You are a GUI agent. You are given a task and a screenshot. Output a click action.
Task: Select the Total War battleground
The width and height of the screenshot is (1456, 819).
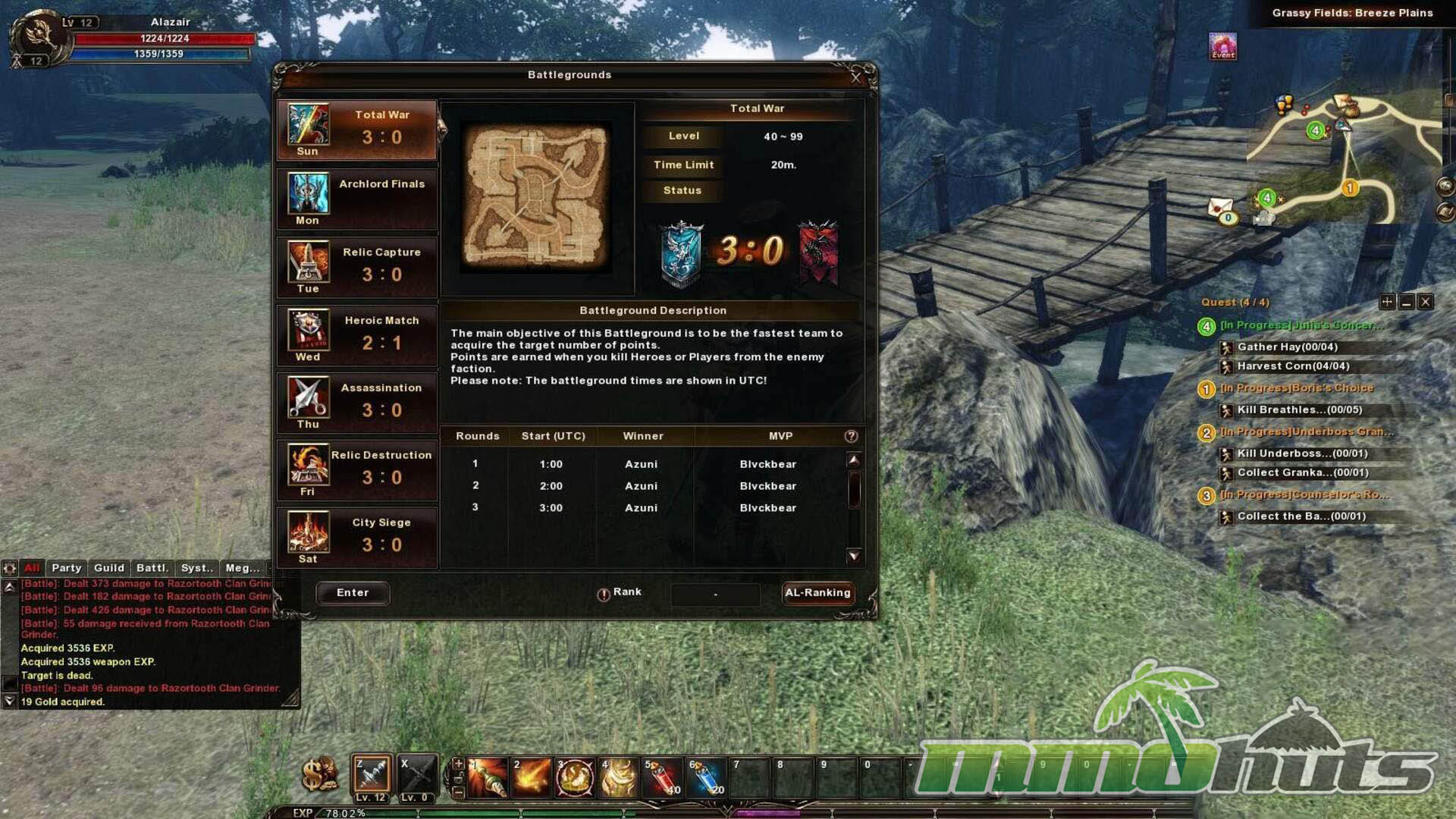coord(357,130)
